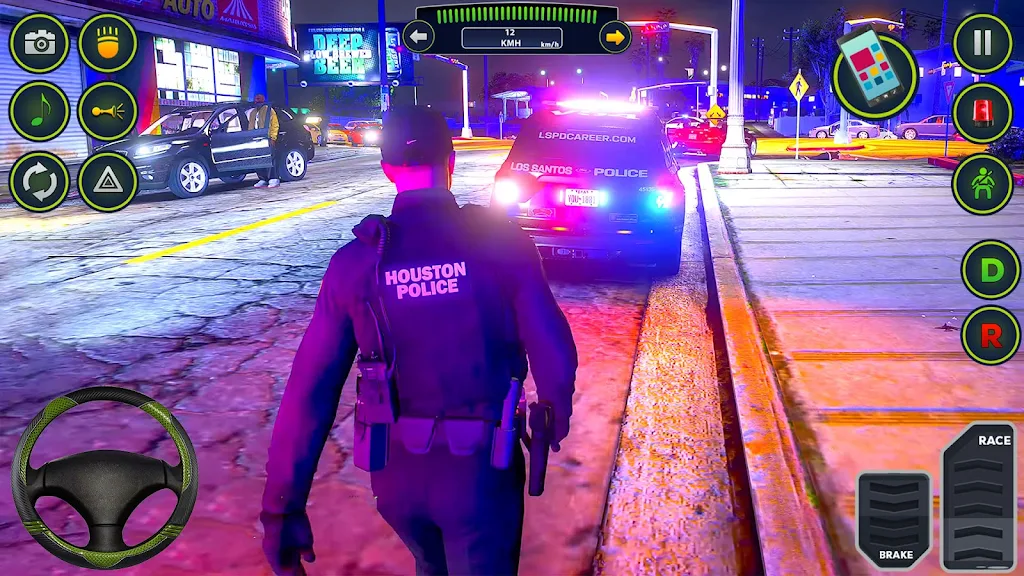Honk the horn button
The width and height of the screenshot is (1024, 576).
(107, 111)
